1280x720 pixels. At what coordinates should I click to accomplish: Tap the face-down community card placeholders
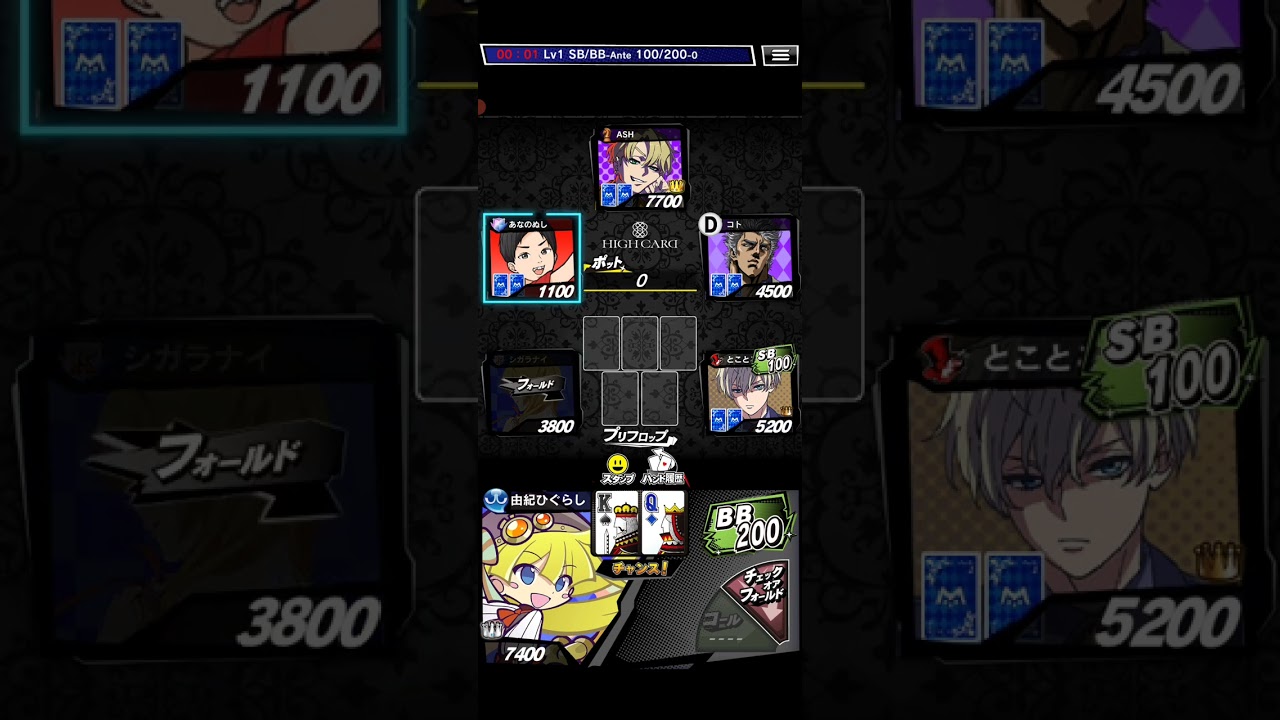(x=640, y=370)
